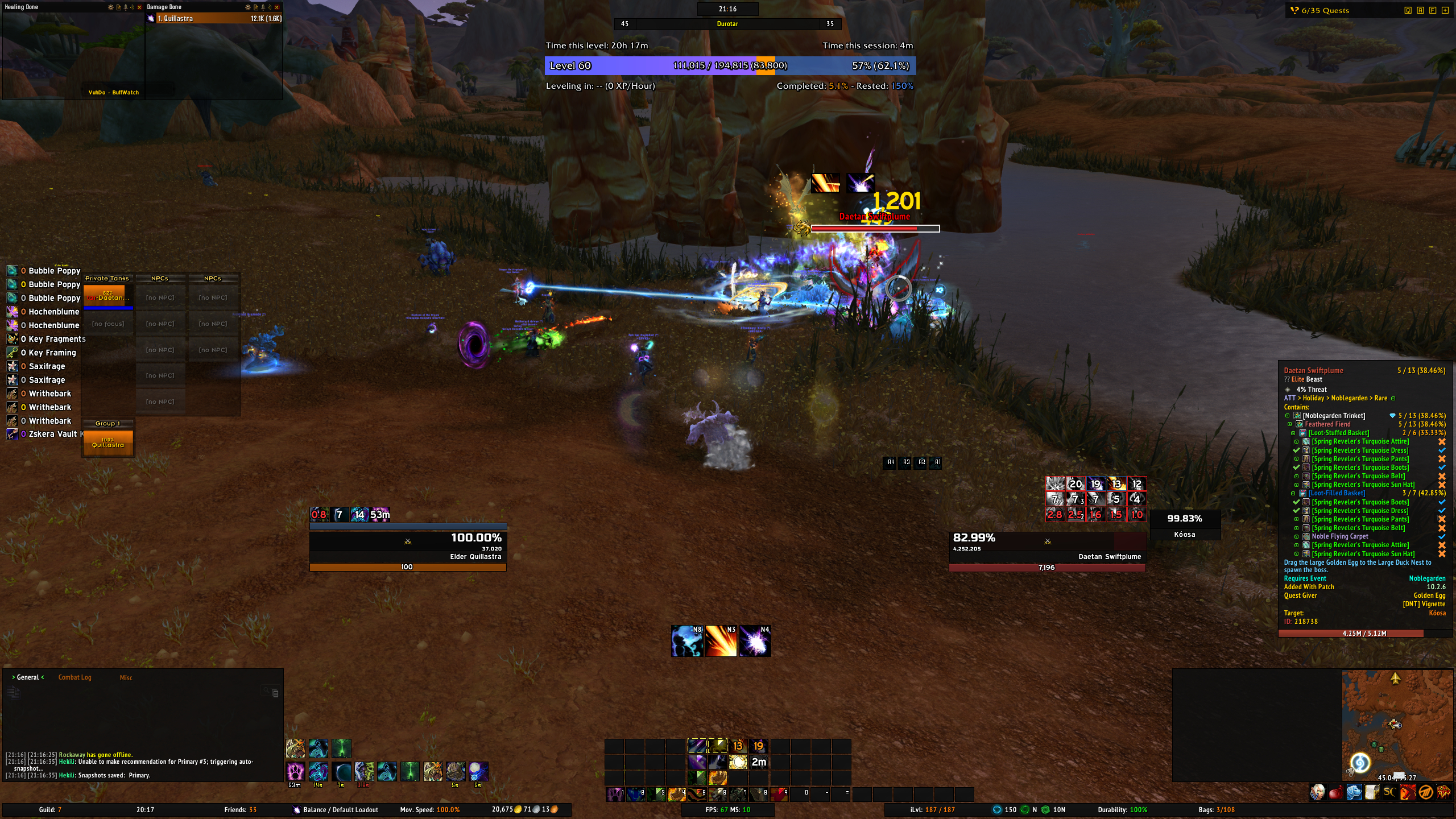Open the Misc chat tab
1456x819 pixels.
tap(126, 678)
